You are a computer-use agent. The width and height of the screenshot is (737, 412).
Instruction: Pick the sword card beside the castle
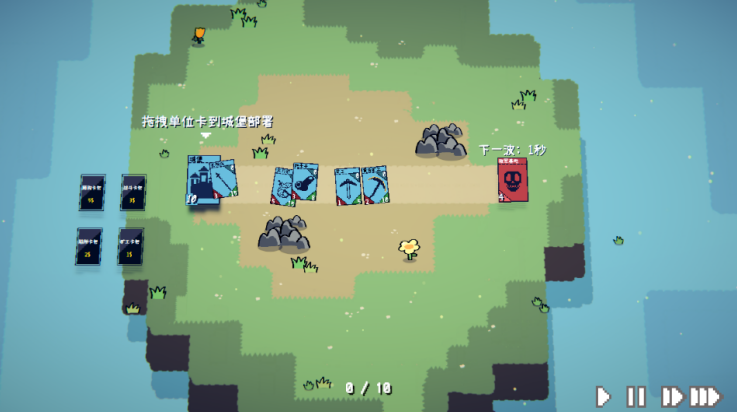227,178
